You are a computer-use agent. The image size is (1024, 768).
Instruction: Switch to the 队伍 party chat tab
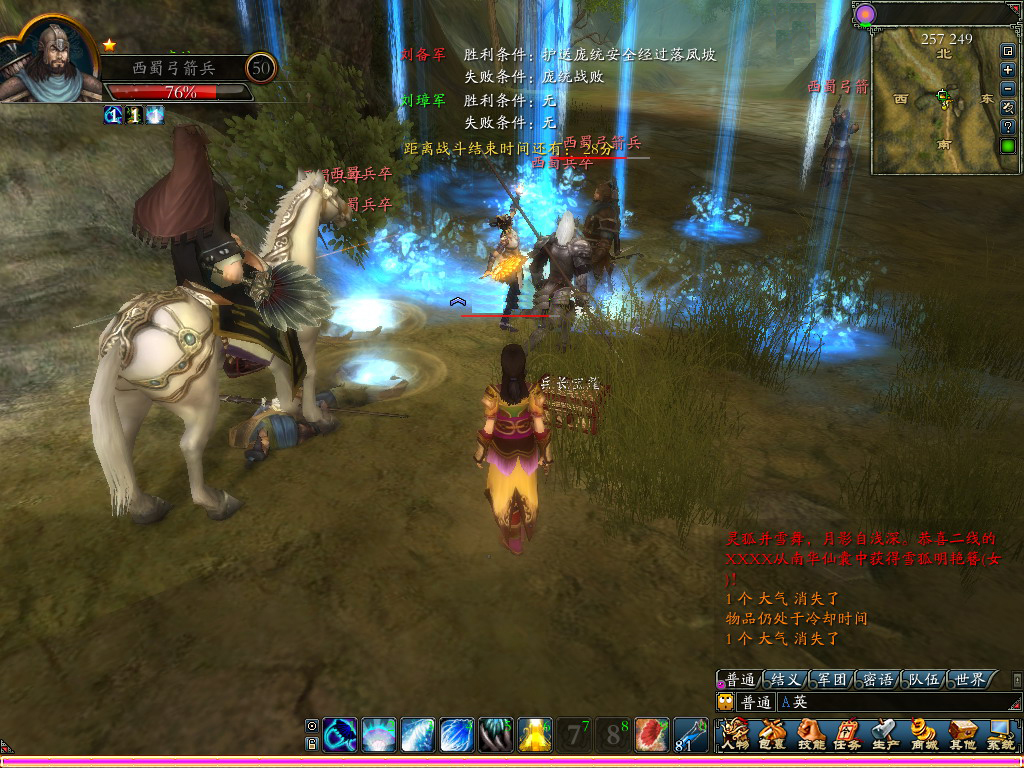(924, 680)
